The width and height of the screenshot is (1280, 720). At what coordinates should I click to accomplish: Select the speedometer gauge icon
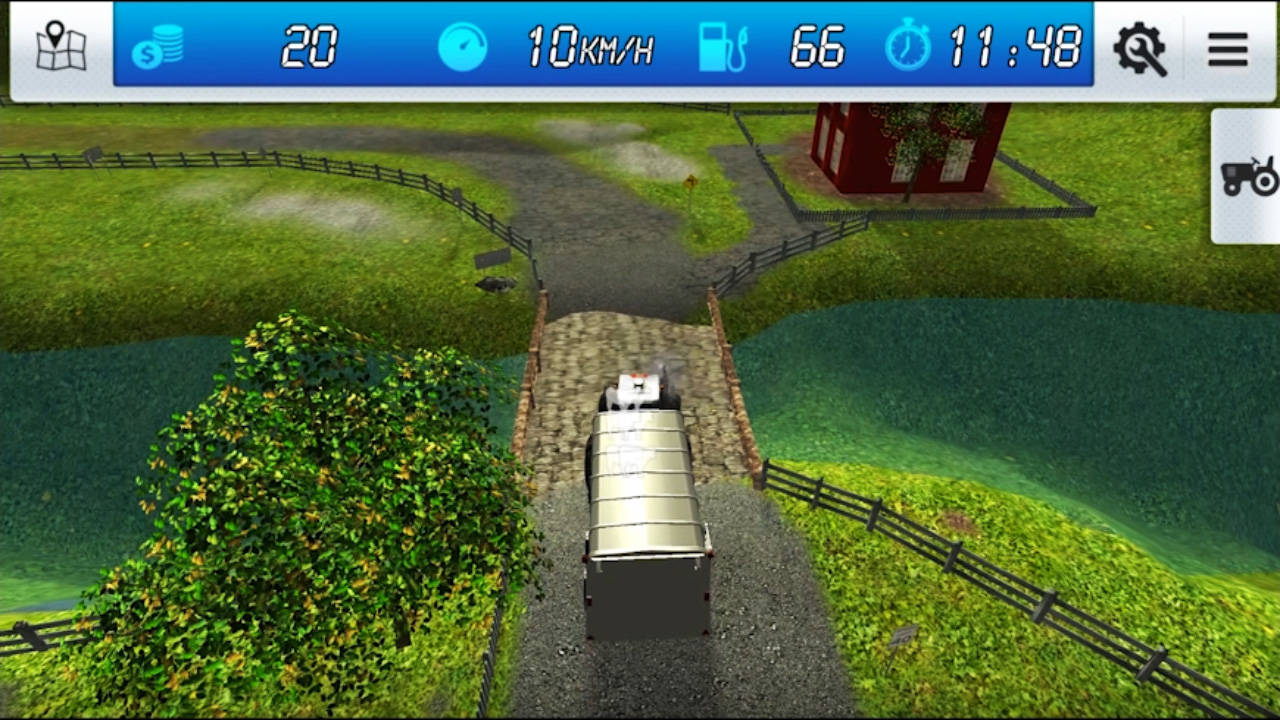tap(462, 47)
